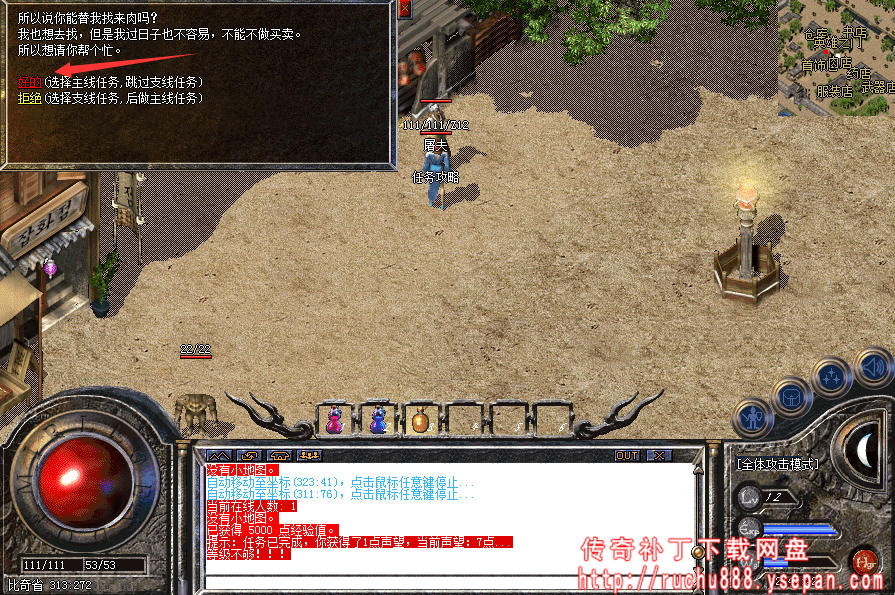Select the second pink potion belt slot
This screenshot has width=895, height=595.
coord(379,420)
